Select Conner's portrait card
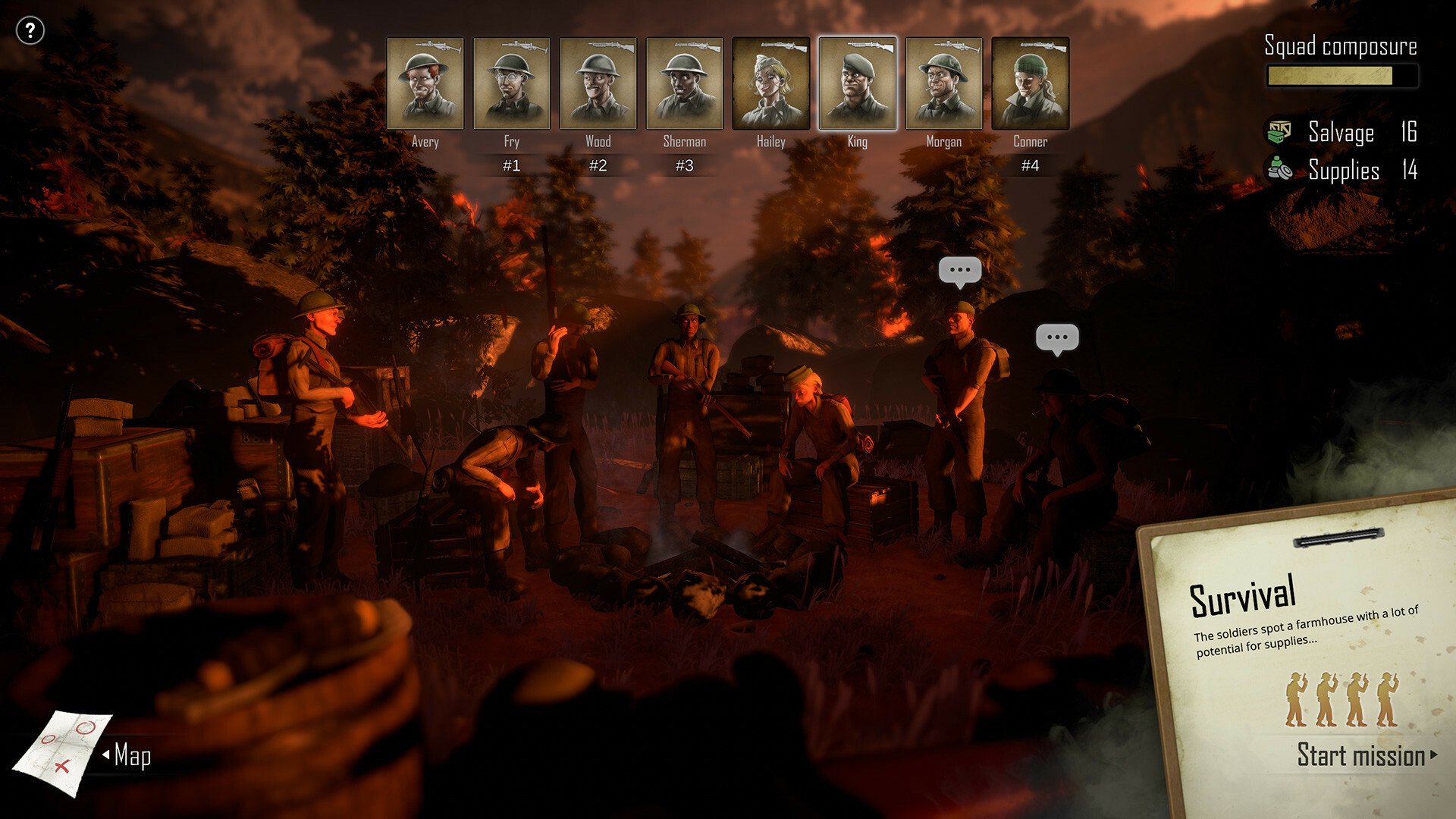Screen dimensions: 1456x819 [x=1031, y=83]
